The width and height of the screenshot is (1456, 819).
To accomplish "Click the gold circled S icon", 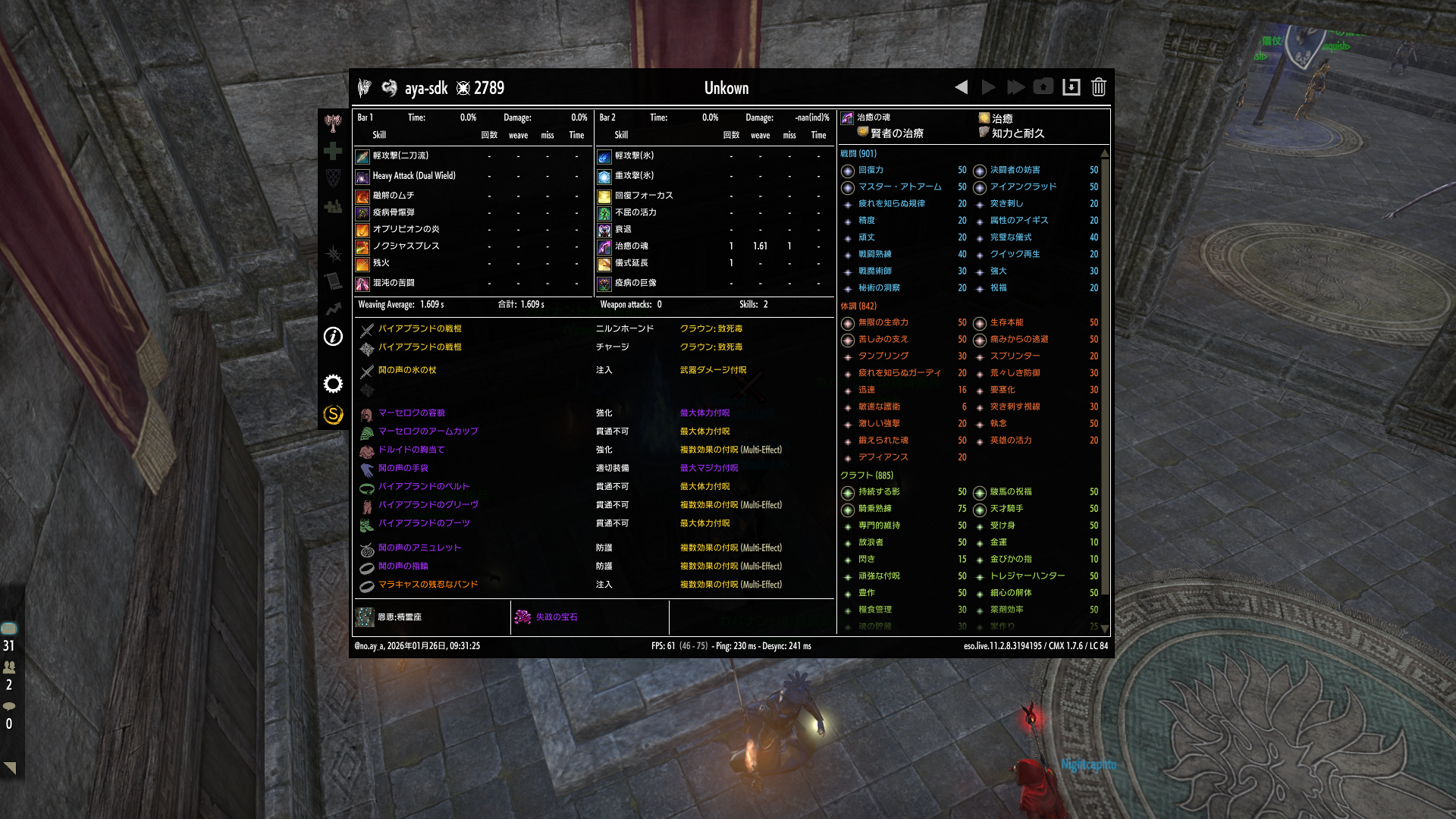I will 333,414.
